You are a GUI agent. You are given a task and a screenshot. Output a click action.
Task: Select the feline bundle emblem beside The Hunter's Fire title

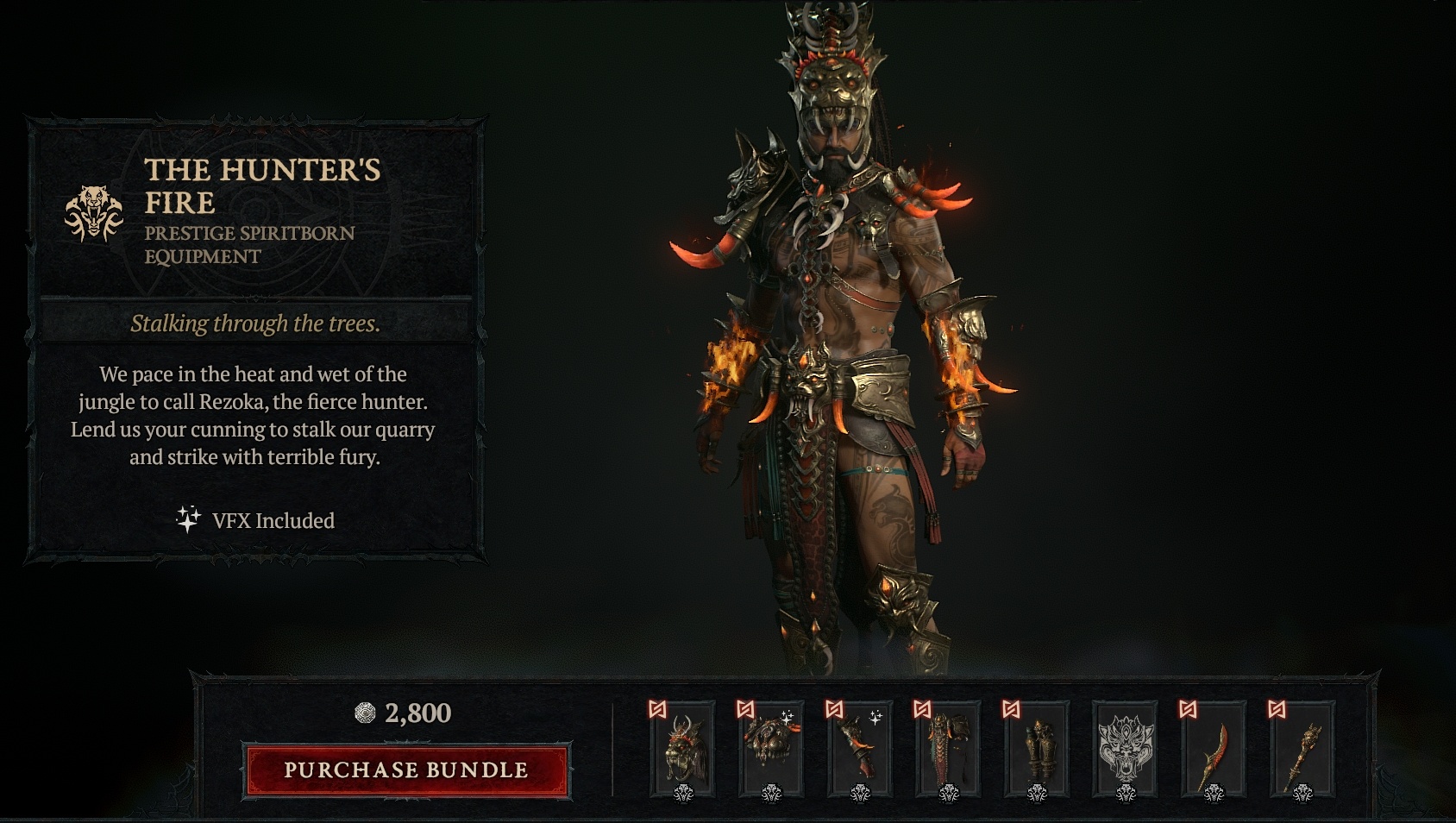coord(95,210)
